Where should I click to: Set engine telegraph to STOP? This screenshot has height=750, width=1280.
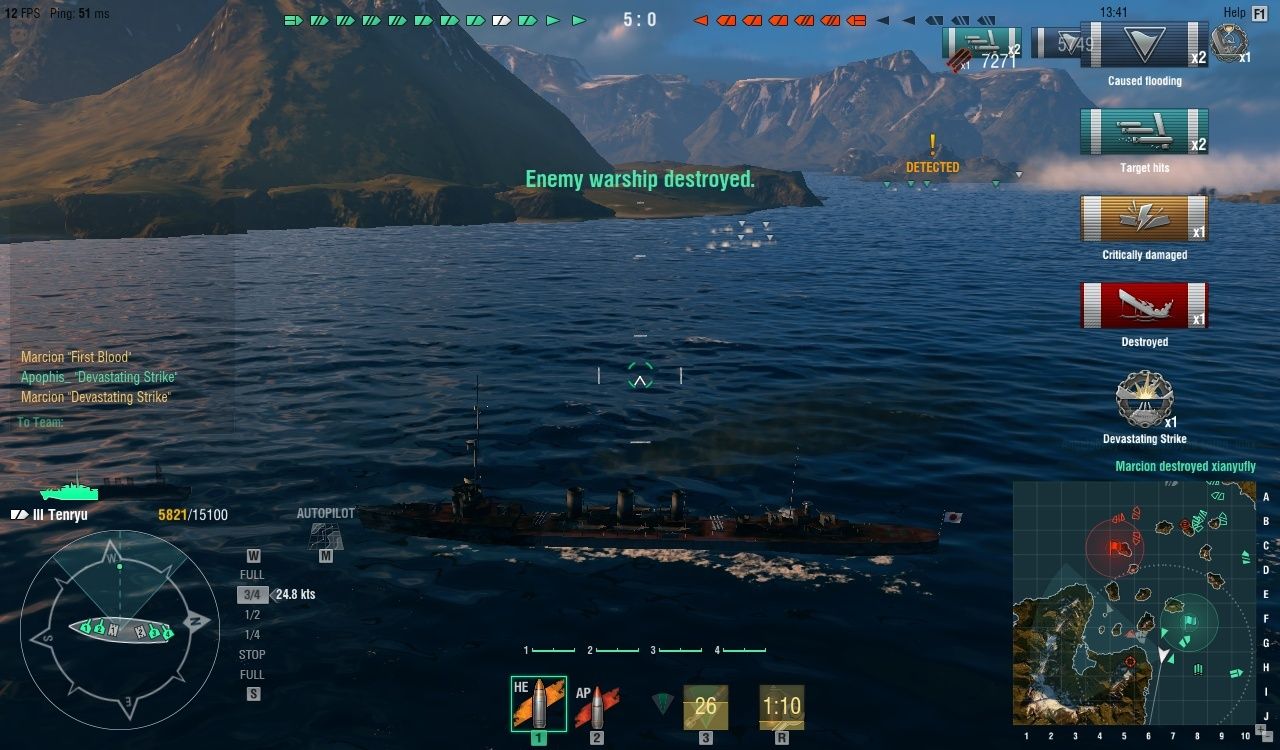253,655
